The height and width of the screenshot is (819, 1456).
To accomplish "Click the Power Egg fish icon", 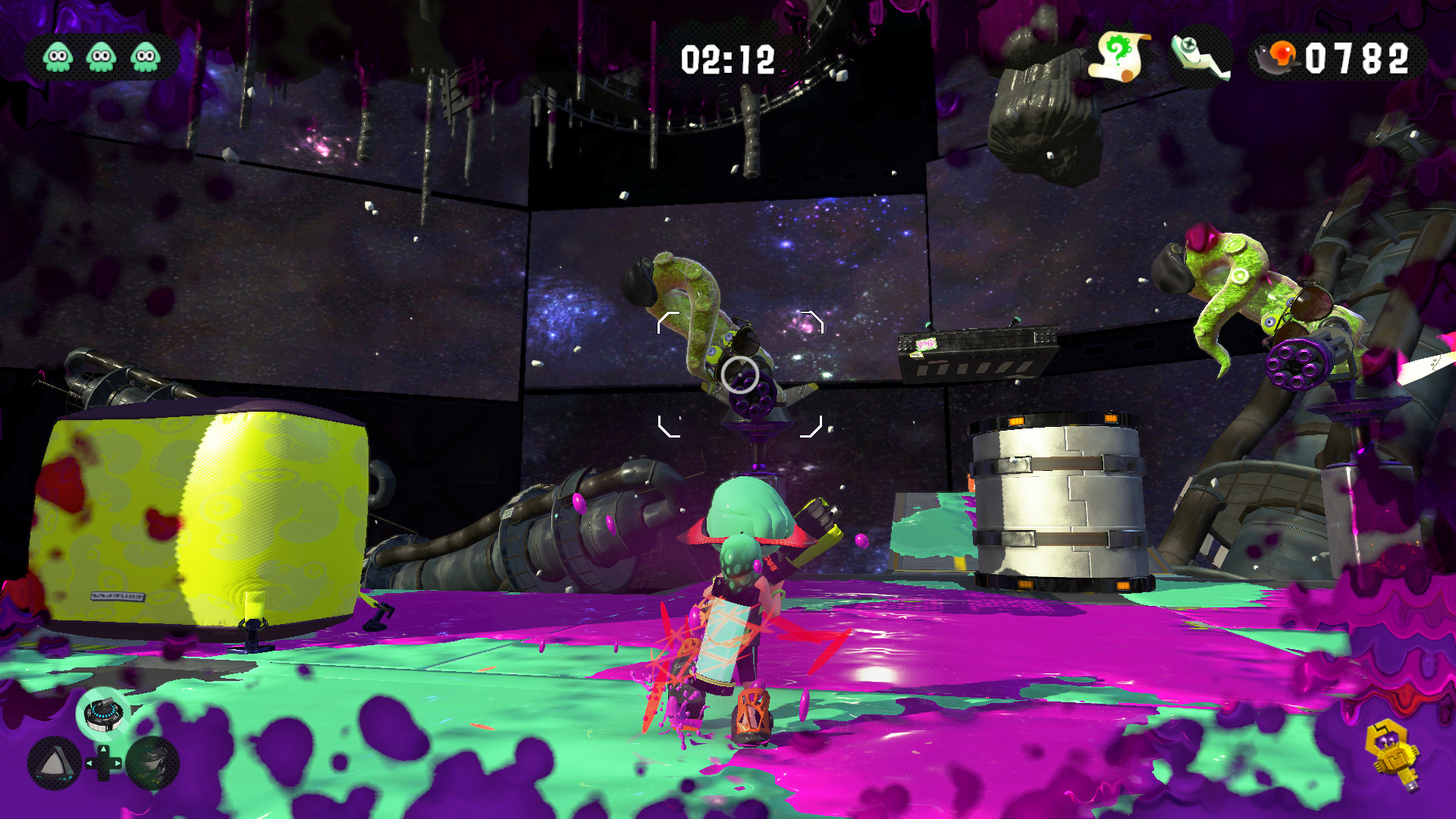I will point(1276,55).
